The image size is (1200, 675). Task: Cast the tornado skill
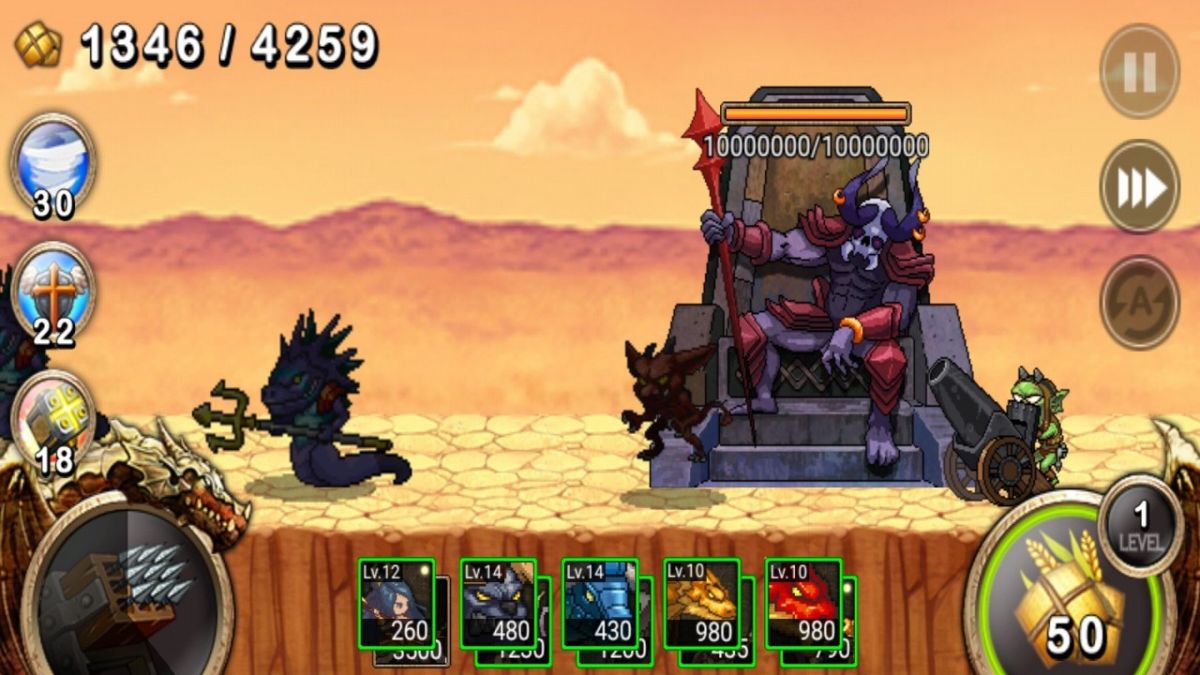[54, 160]
